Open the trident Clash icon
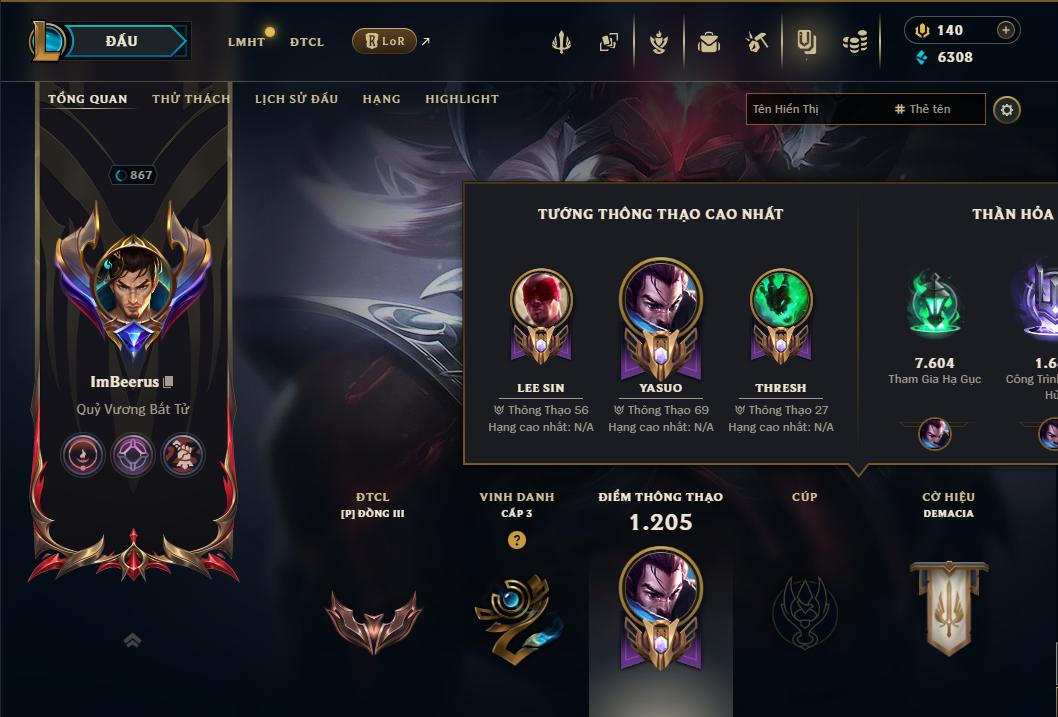Screen dimensions: 1058x717 (561, 42)
